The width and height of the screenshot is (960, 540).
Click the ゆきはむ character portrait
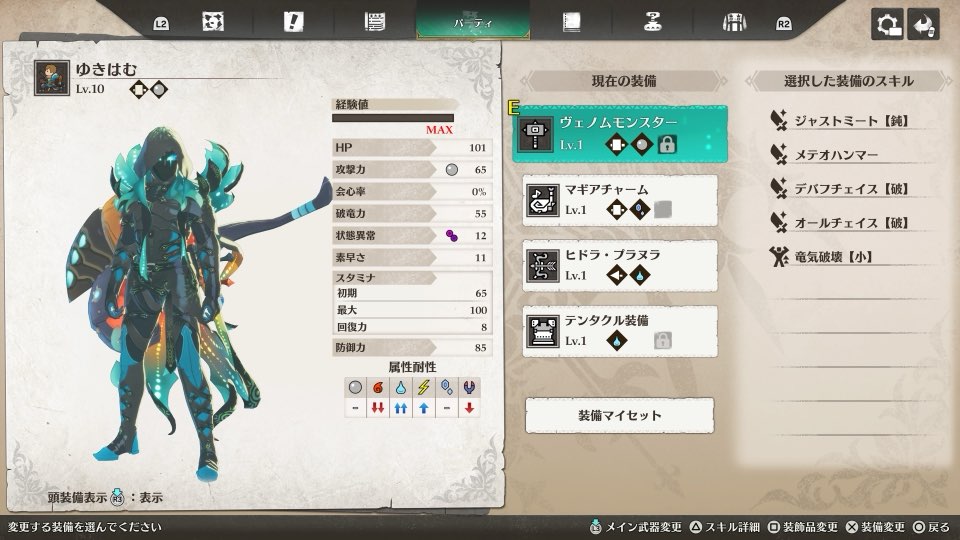click(51, 78)
